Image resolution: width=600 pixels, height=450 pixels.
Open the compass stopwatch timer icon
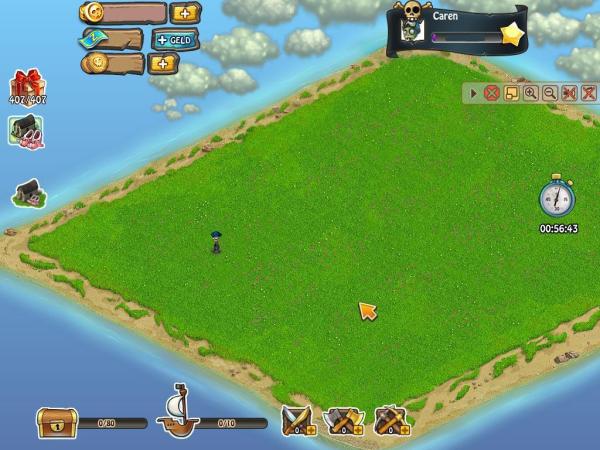557,197
